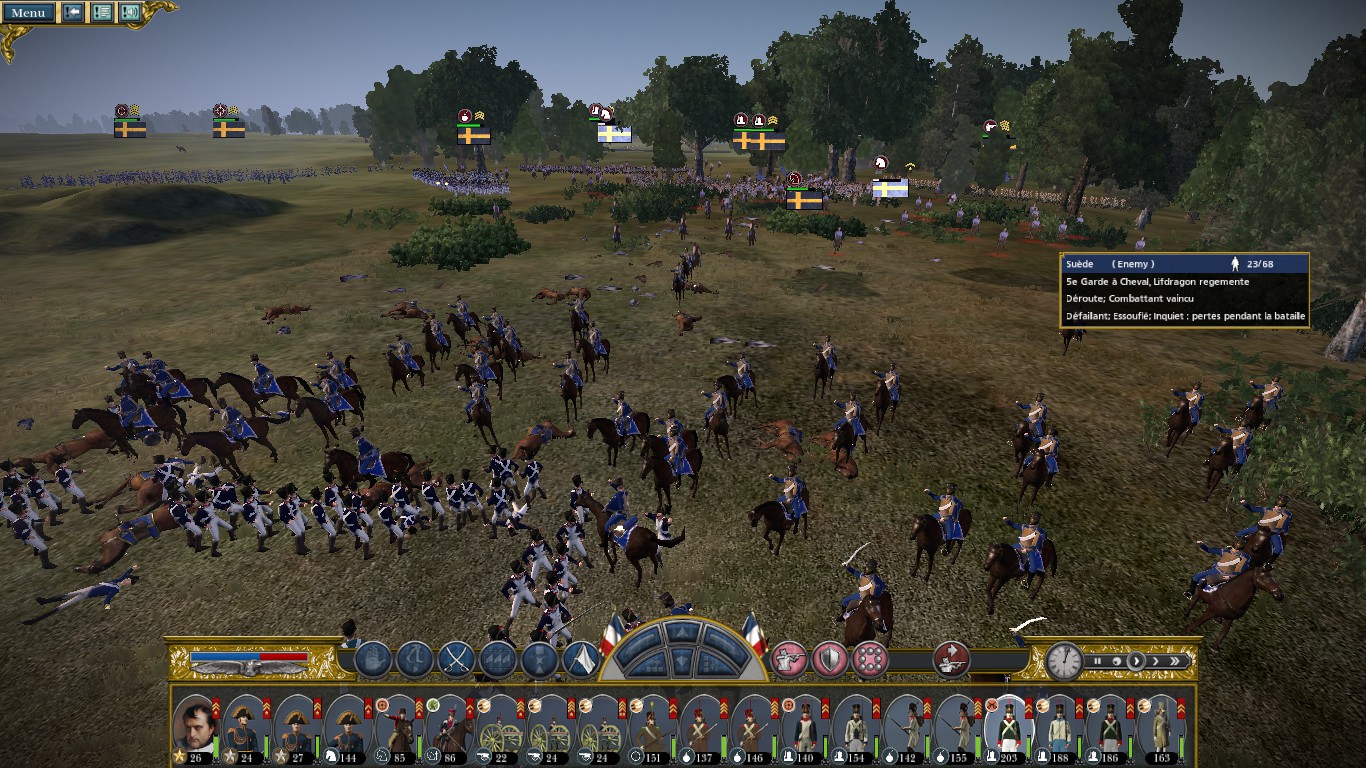1366x768 pixels.
Task: Click the exclamation arrow advice button
Action: pyautogui.click(x=73, y=13)
